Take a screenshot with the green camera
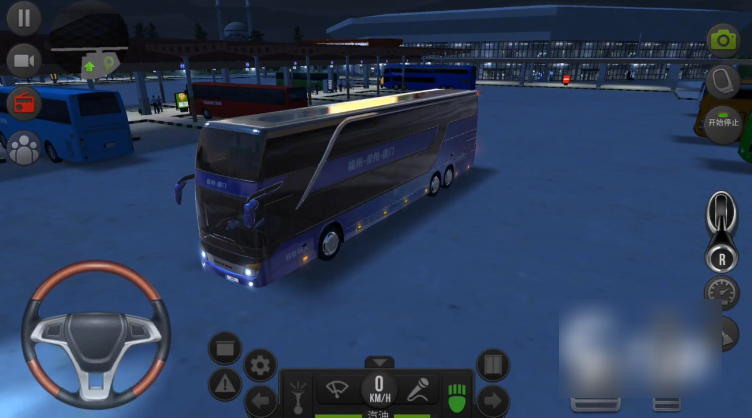Image resolution: width=752 pixels, height=418 pixels. [x=722, y=39]
